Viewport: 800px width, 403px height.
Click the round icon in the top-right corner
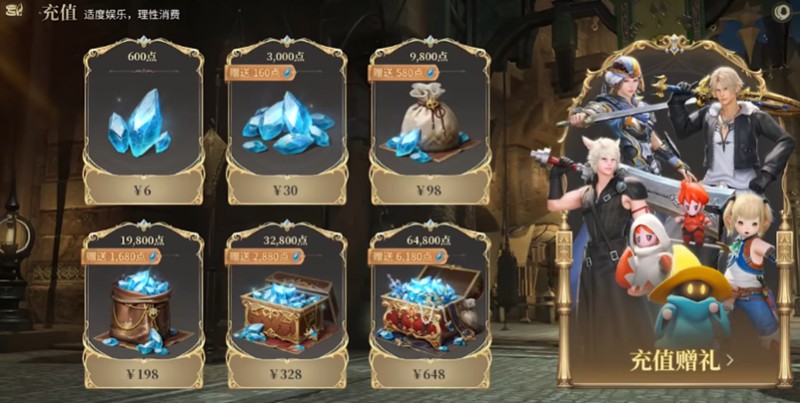[x=783, y=12]
